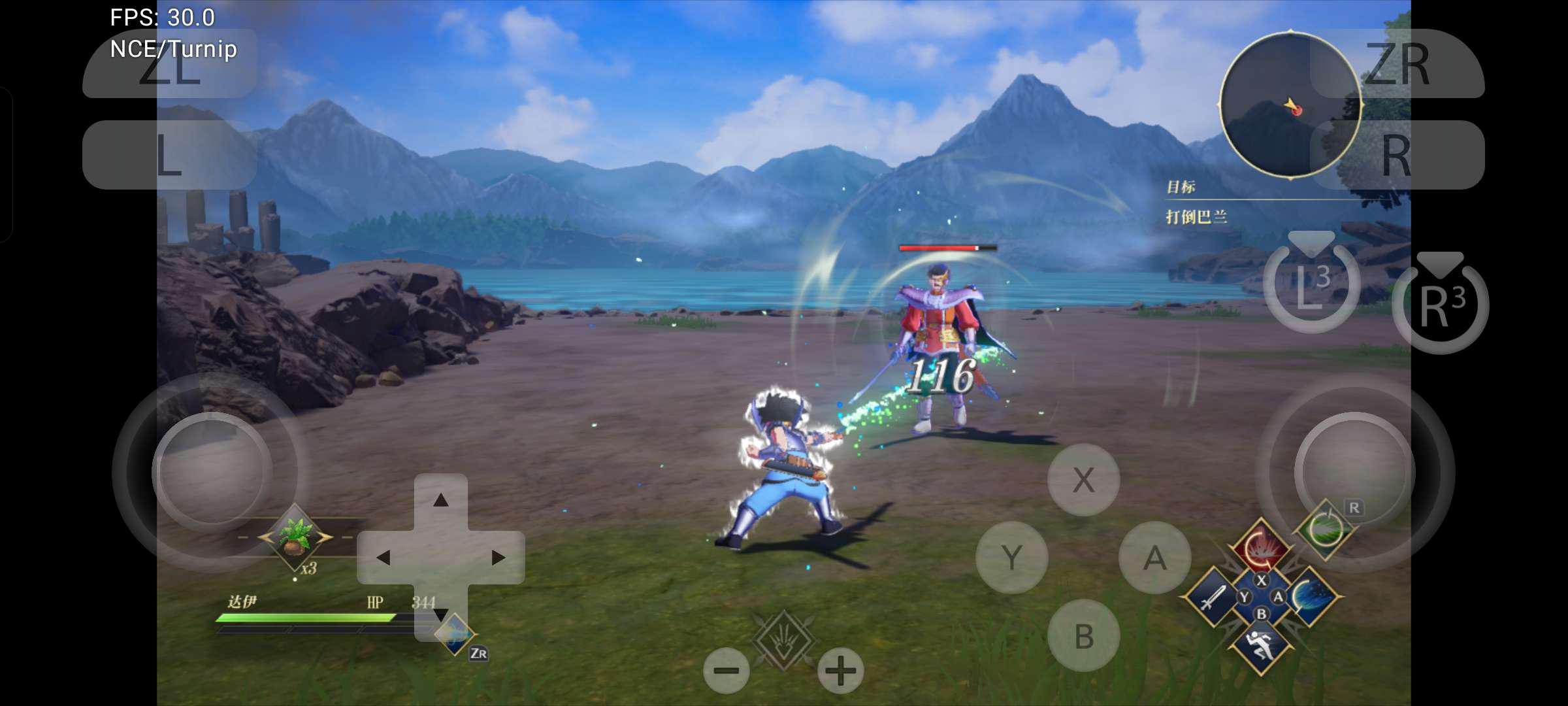Open the circular minimap
The width and height of the screenshot is (1568, 706).
1289,105
